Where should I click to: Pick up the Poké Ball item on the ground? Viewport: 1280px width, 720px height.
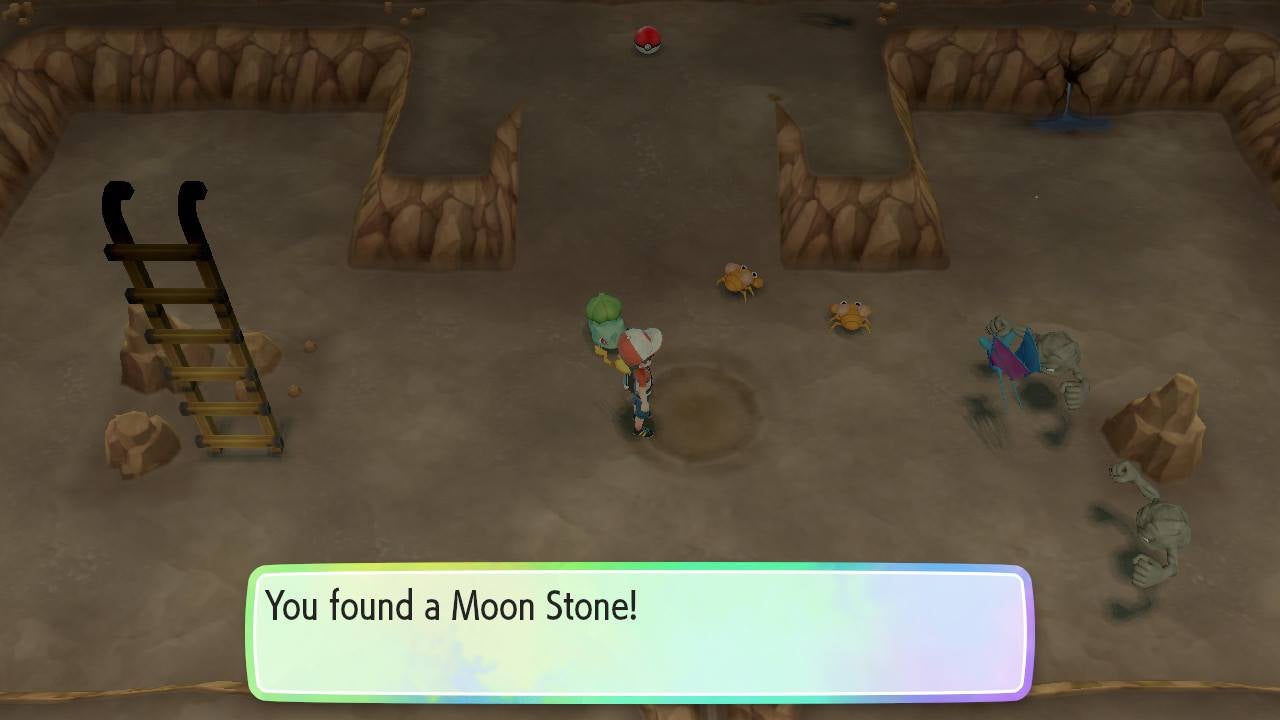(648, 38)
